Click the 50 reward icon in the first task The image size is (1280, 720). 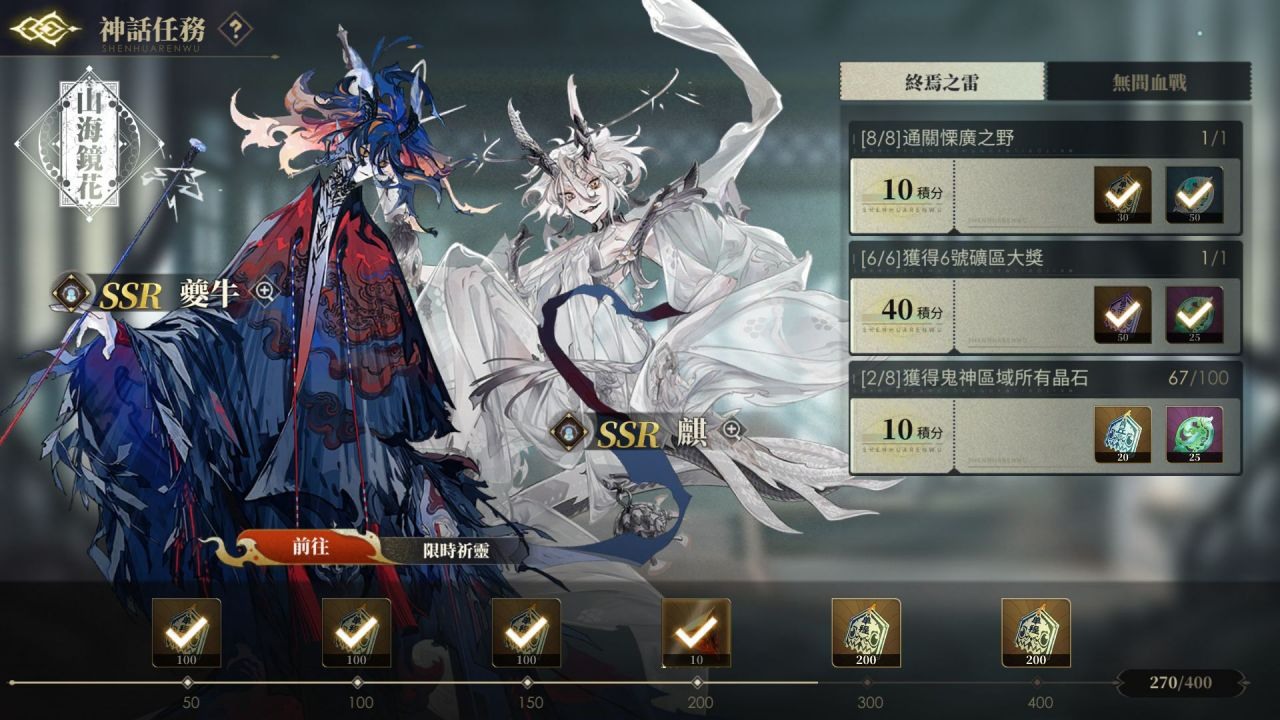click(1197, 196)
